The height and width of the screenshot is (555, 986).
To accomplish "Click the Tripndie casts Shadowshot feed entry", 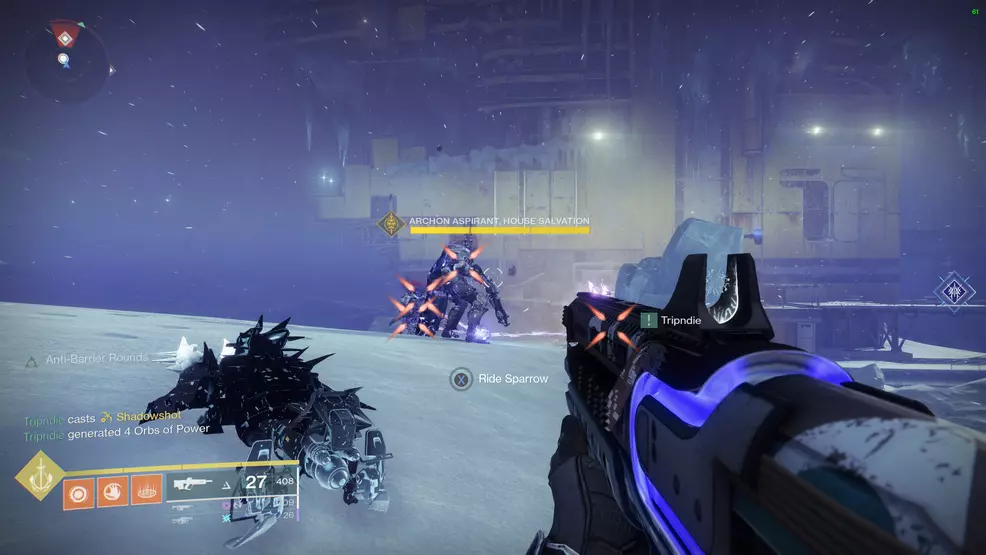I will point(103,416).
